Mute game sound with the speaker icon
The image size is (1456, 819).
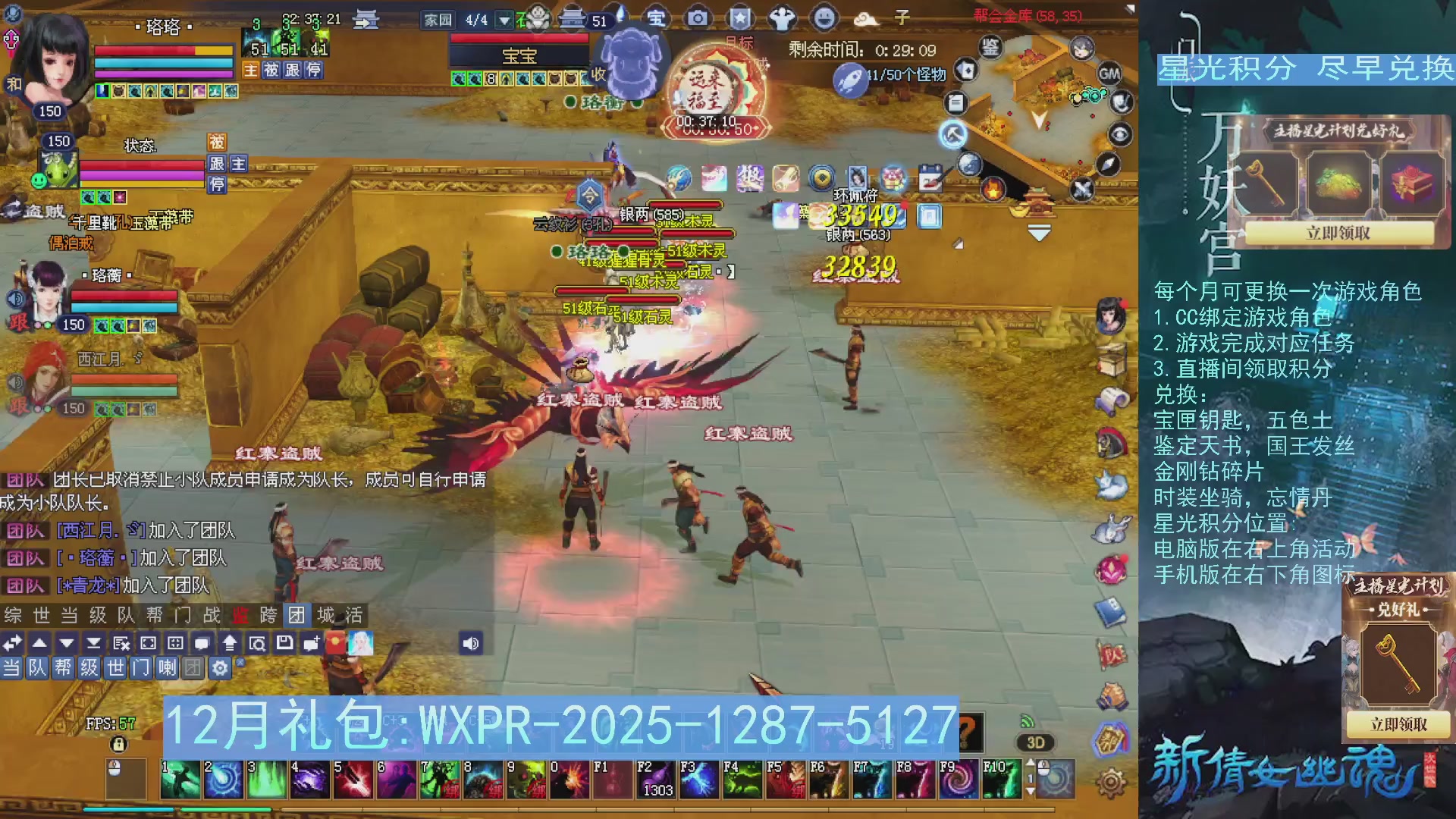coord(471,642)
